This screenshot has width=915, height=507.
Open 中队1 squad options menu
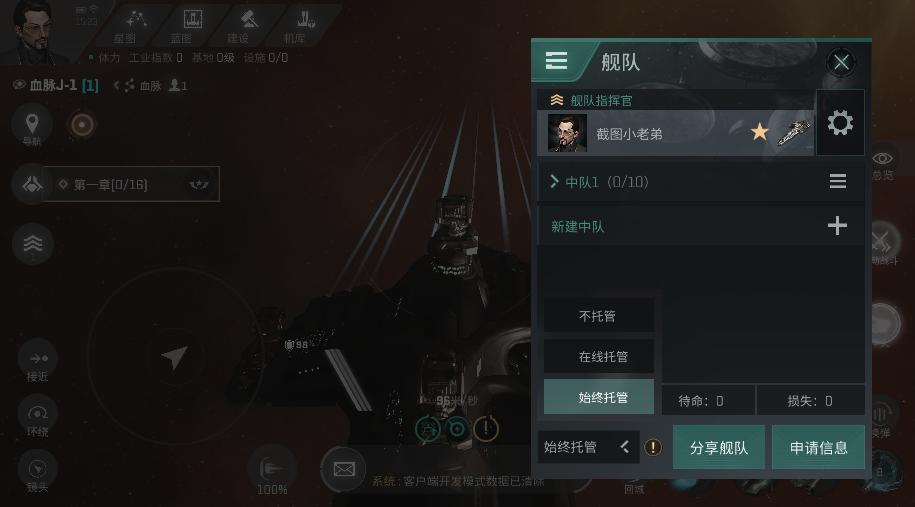pyautogui.click(x=838, y=182)
